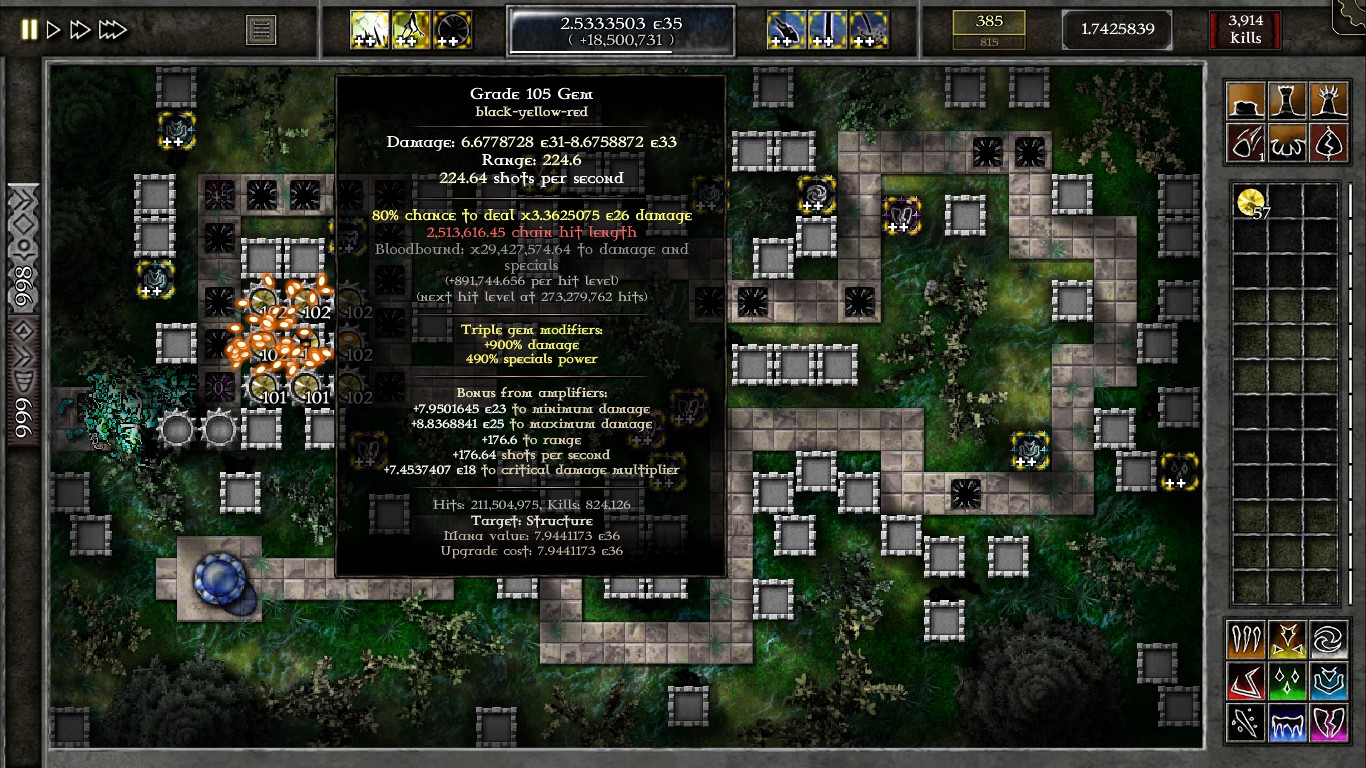Select the red chain hit gem spell
This screenshot has width=1366, height=768.
pos(1245,681)
